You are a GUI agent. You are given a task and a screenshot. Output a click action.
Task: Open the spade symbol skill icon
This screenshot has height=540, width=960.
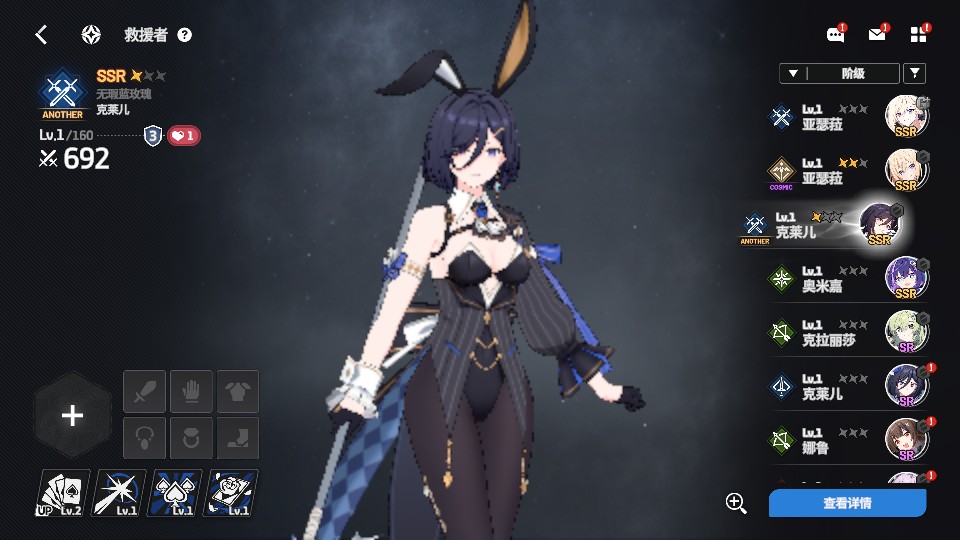[x=176, y=493]
